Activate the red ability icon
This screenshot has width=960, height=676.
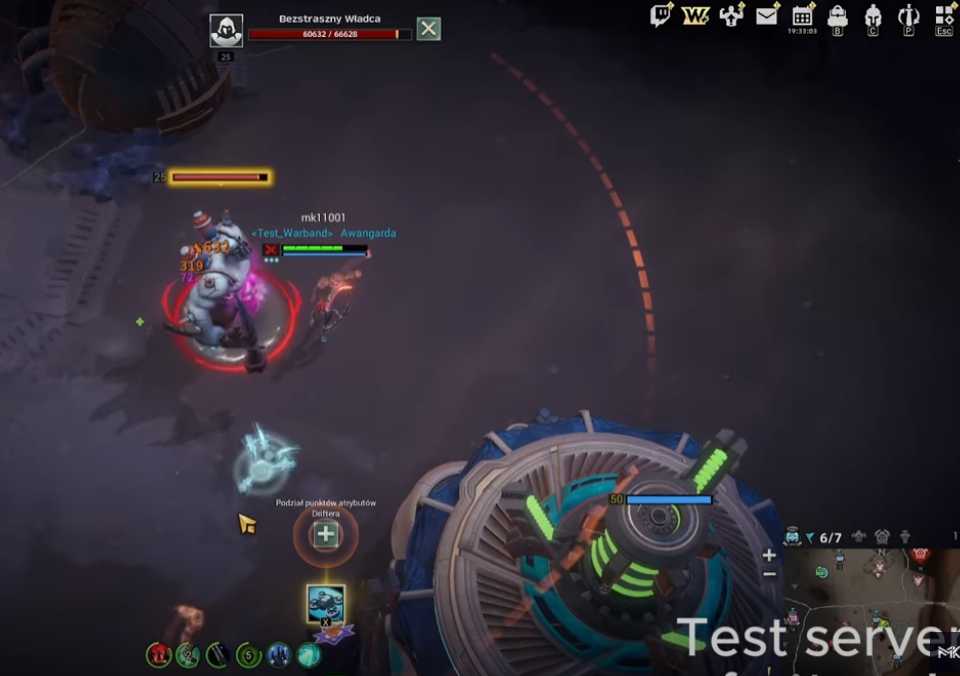click(x=158, y=655)
